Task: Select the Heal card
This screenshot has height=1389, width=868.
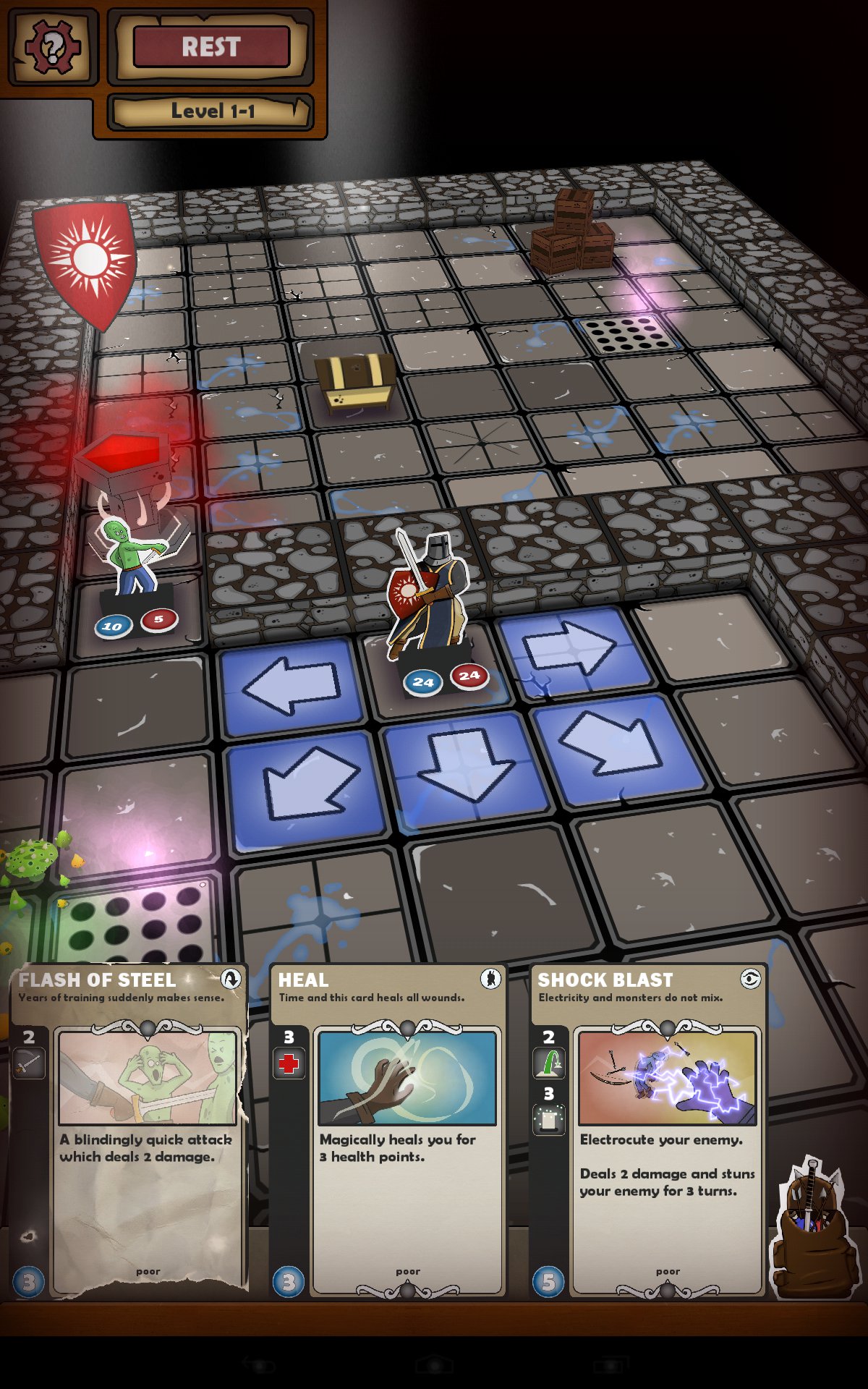Action: click(389, 1130)
